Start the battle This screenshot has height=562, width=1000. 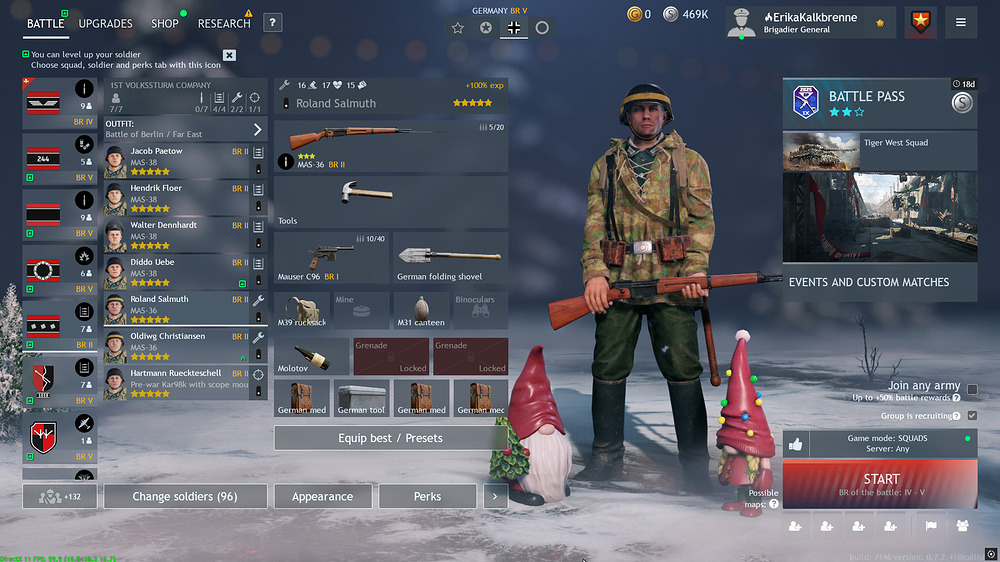880,484
